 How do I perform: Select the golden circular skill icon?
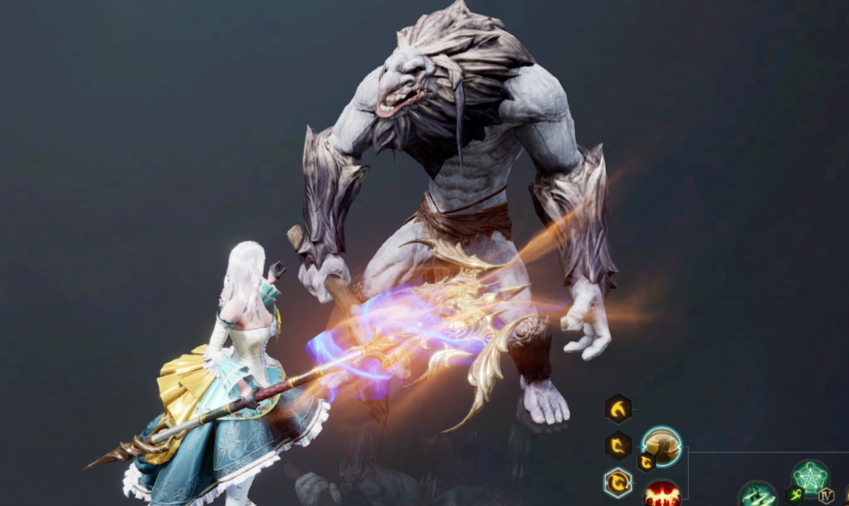coord(662,446)
